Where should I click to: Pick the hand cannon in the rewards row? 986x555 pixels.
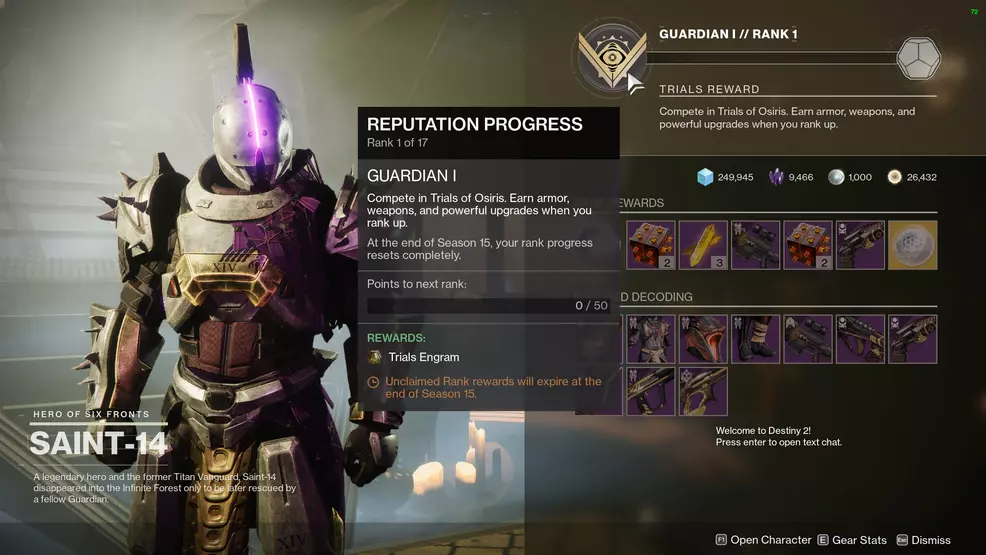pyautogui.click(x=860, y=245)
